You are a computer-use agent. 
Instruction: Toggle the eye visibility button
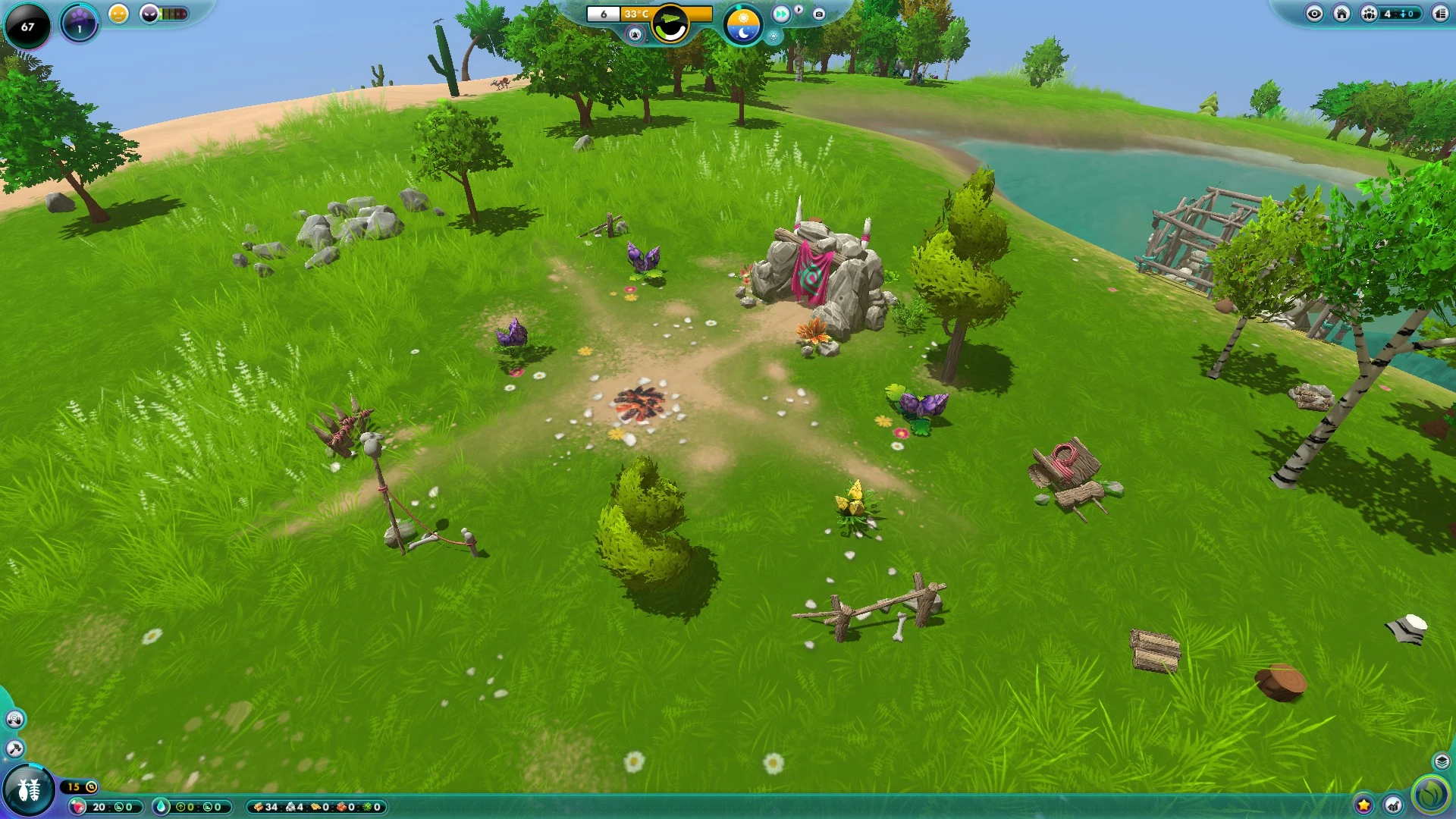(x=1314, y=14)
